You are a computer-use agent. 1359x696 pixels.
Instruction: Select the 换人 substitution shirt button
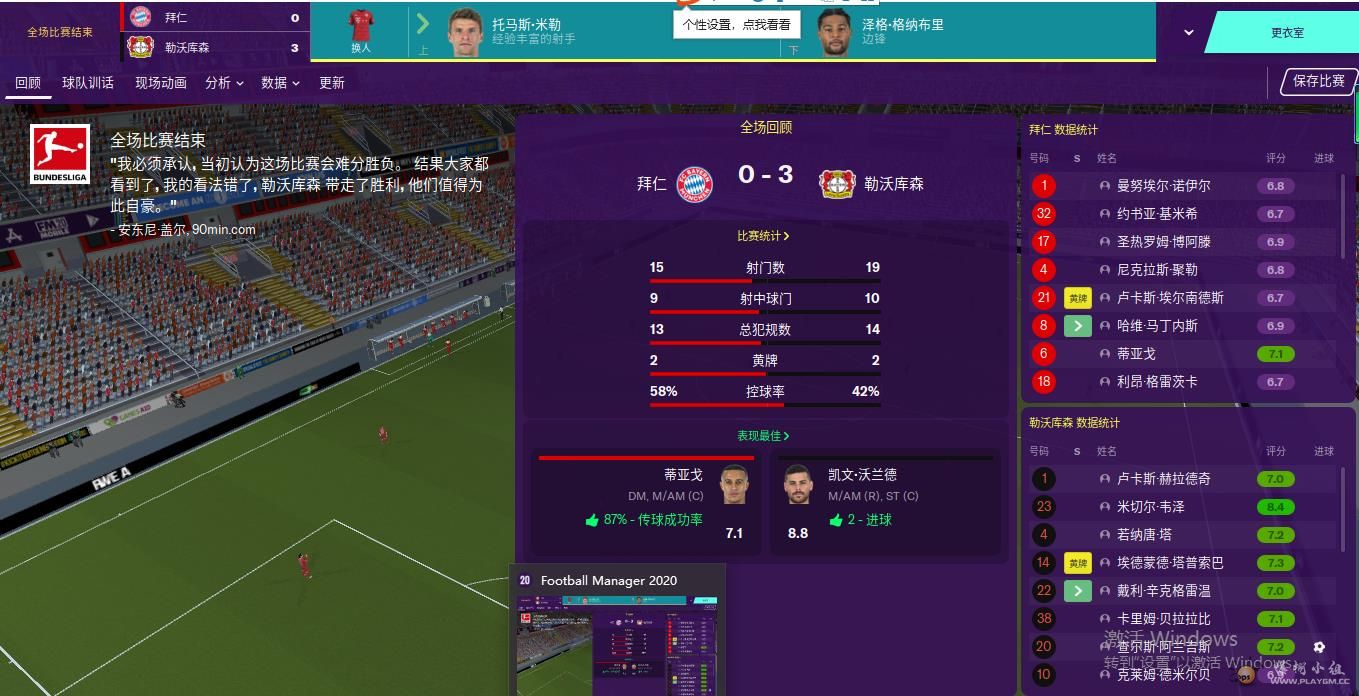point(361,32)
